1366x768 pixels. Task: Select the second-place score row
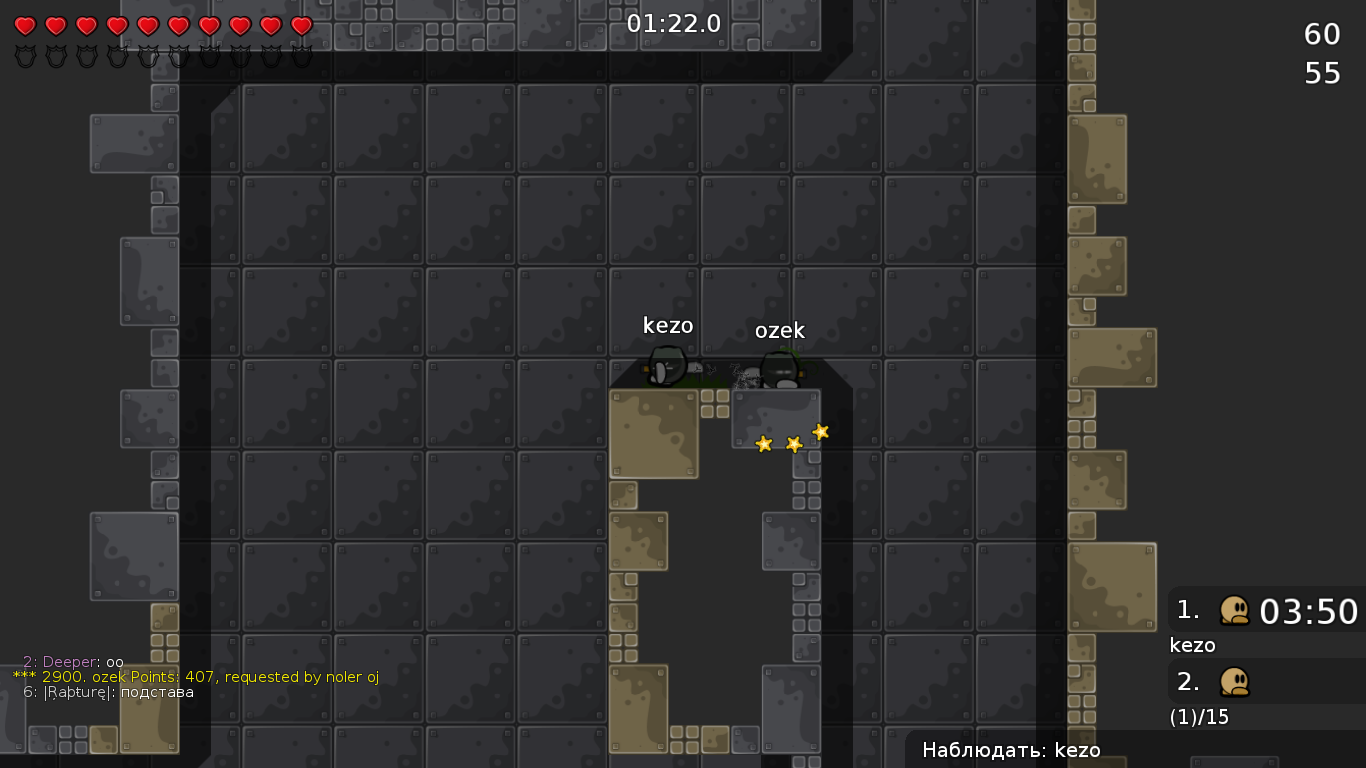pyautogui.click(x=1267, y=682)
